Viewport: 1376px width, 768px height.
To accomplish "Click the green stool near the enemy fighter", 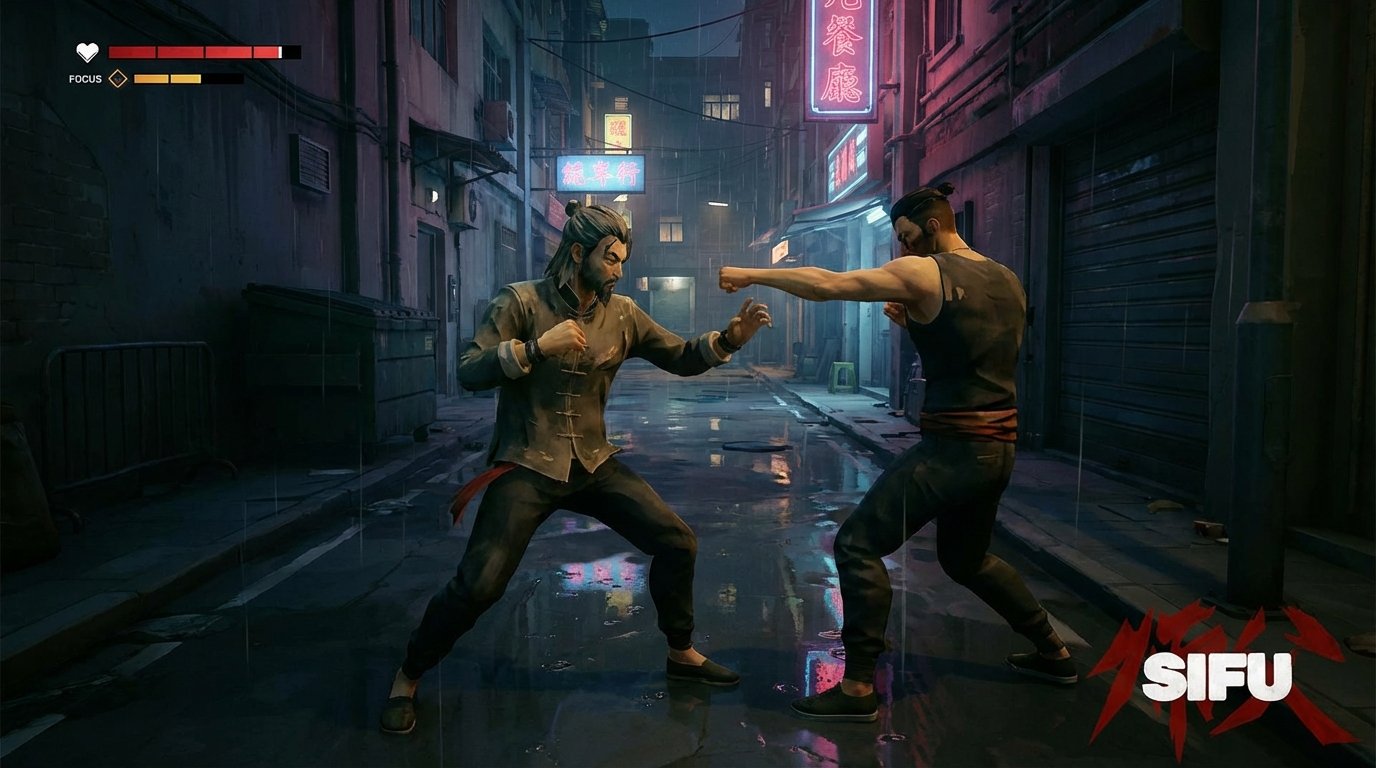I will (842, 376).
